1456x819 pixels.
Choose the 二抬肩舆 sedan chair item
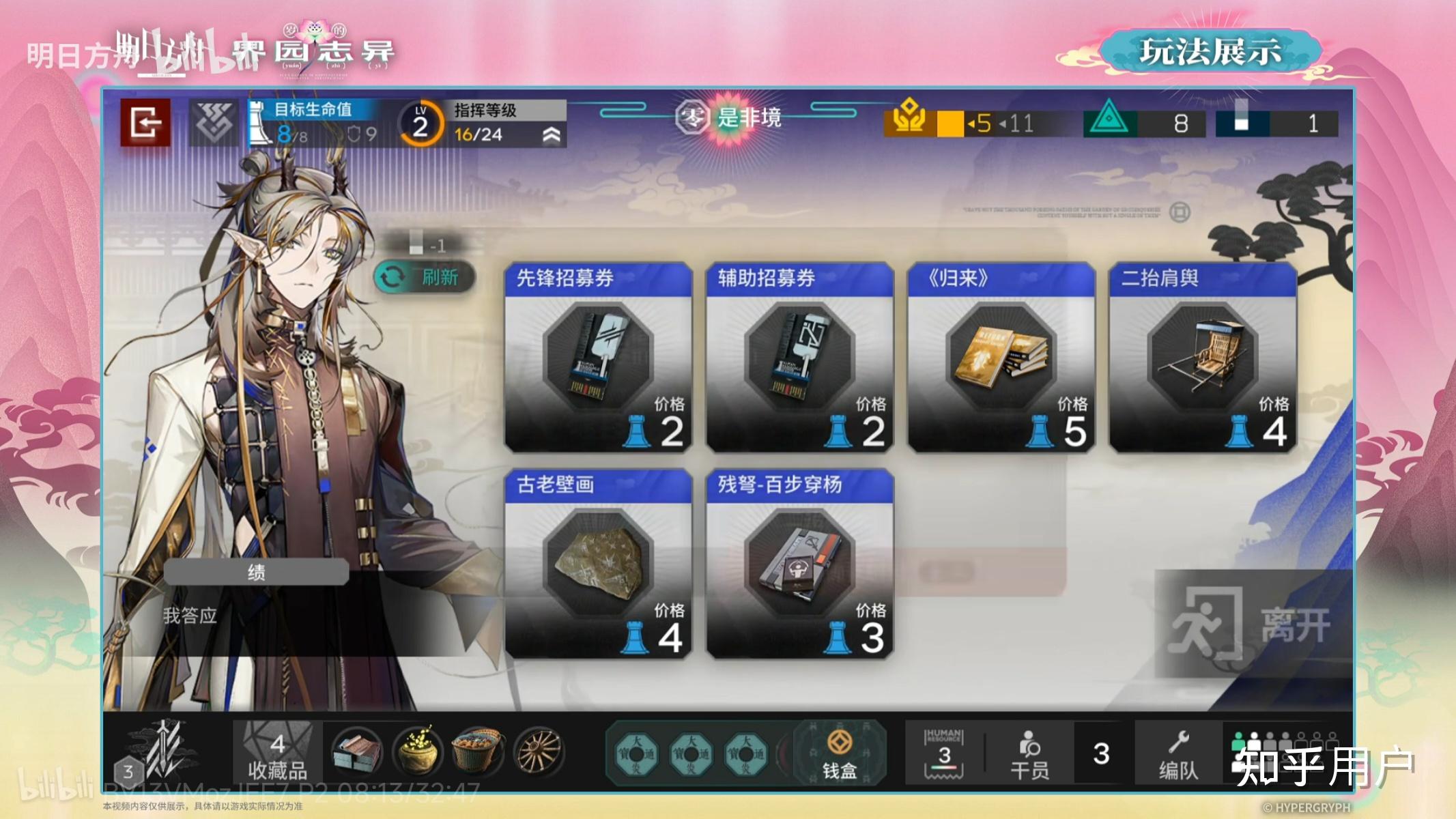pos(1203,357)
